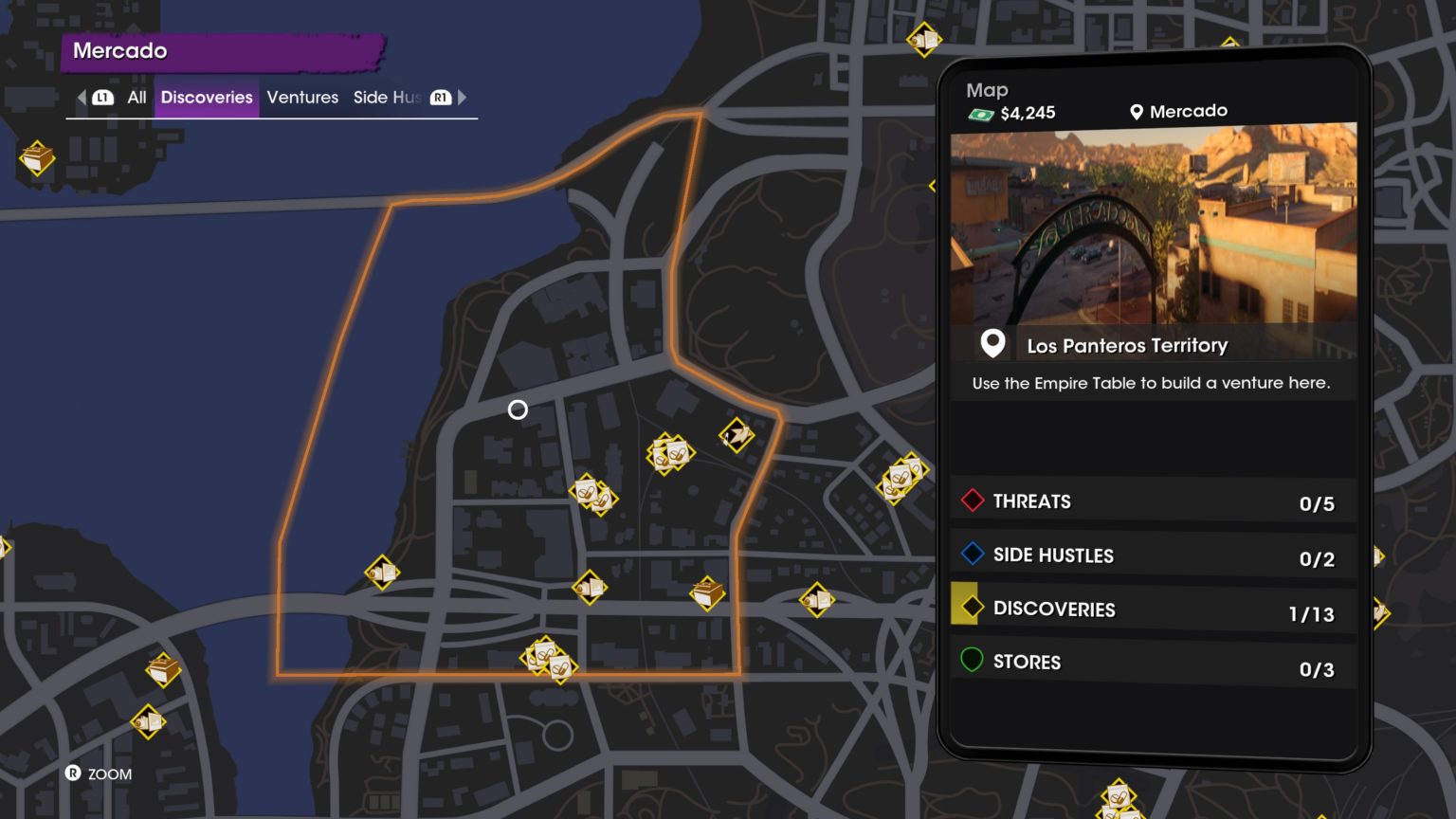Toggle the Threats category visibility

pos(1151,501)
